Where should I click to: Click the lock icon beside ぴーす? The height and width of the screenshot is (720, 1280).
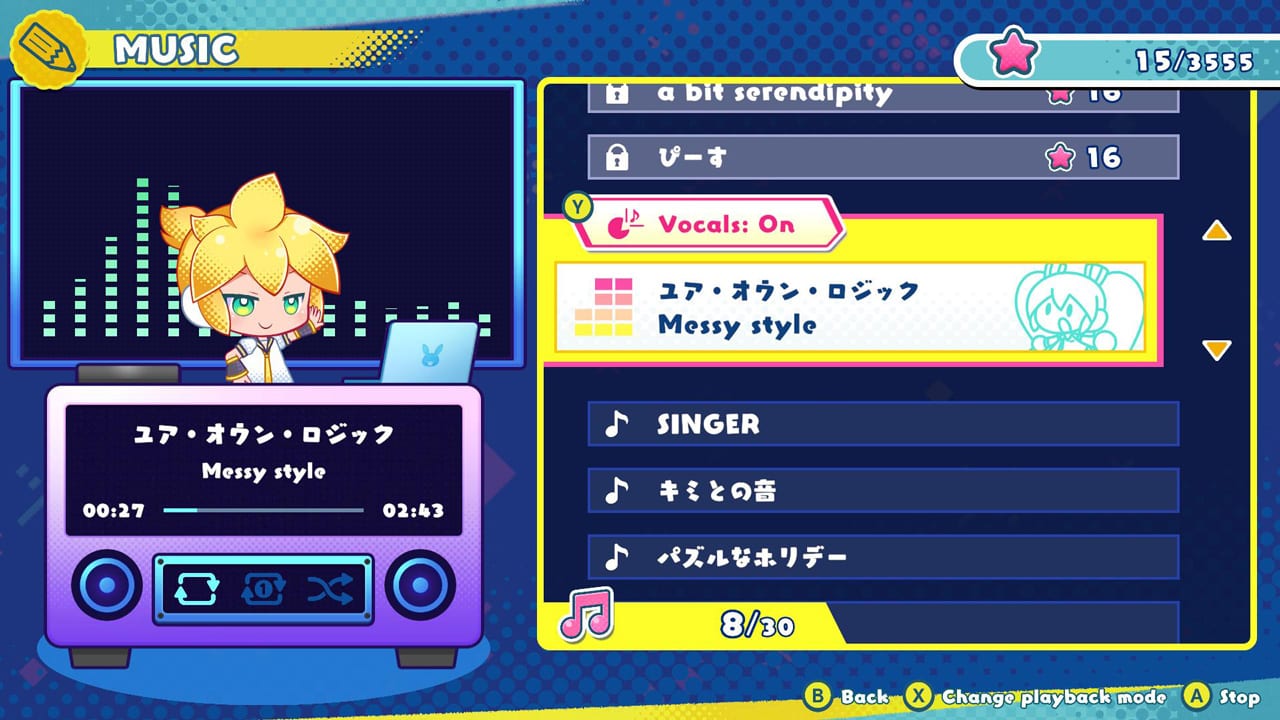(x=620, y=156)
